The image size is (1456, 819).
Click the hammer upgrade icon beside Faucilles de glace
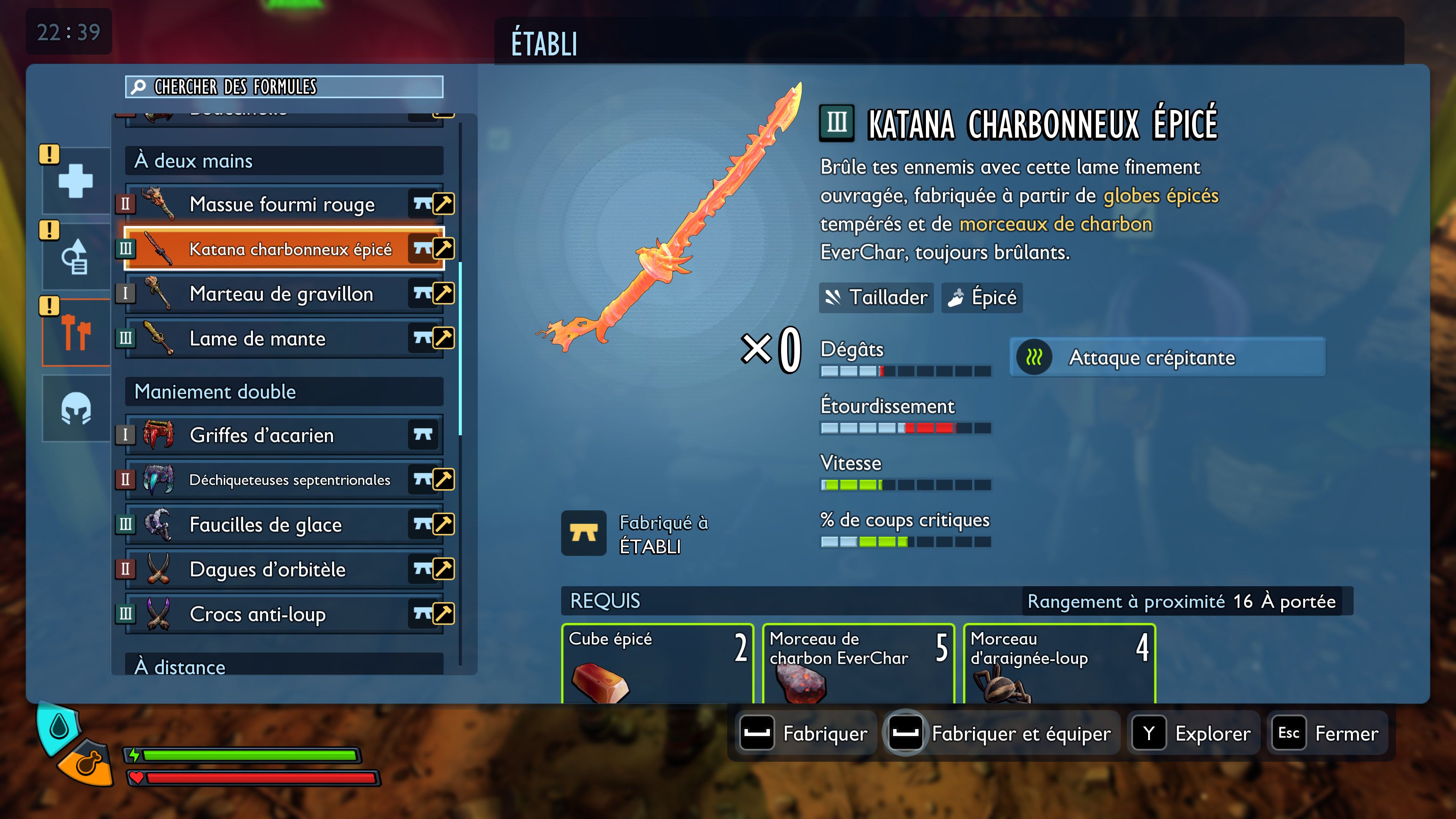point(443,524)
